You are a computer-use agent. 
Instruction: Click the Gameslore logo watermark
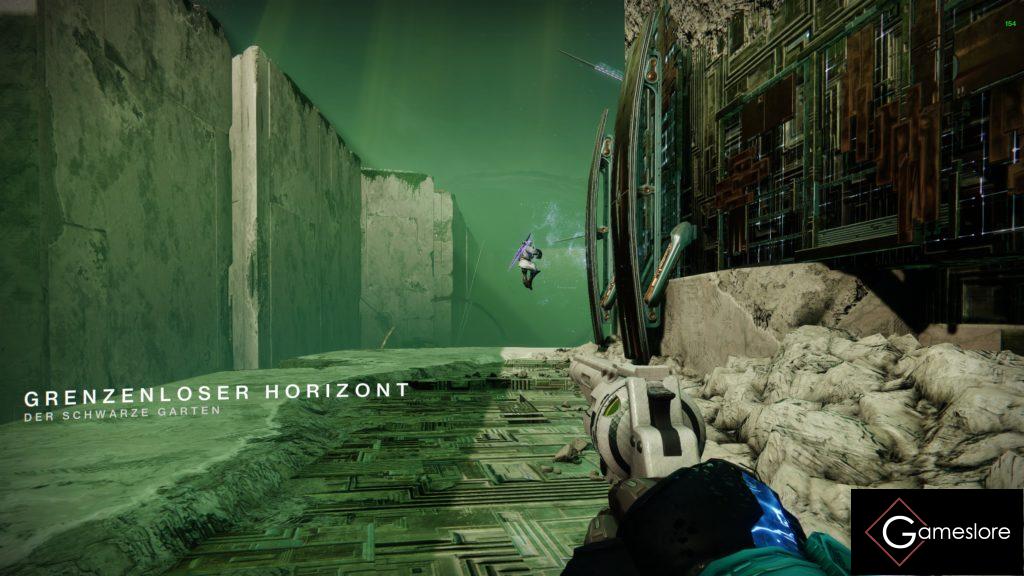coord(937,532)
